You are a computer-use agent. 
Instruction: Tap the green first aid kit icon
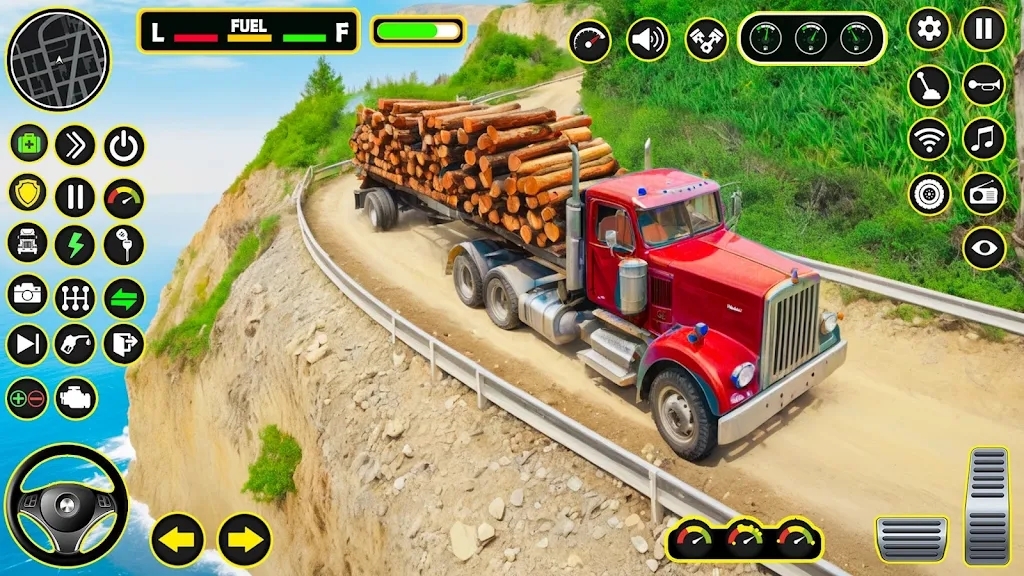pyautogui.click(x=29, y=143)
